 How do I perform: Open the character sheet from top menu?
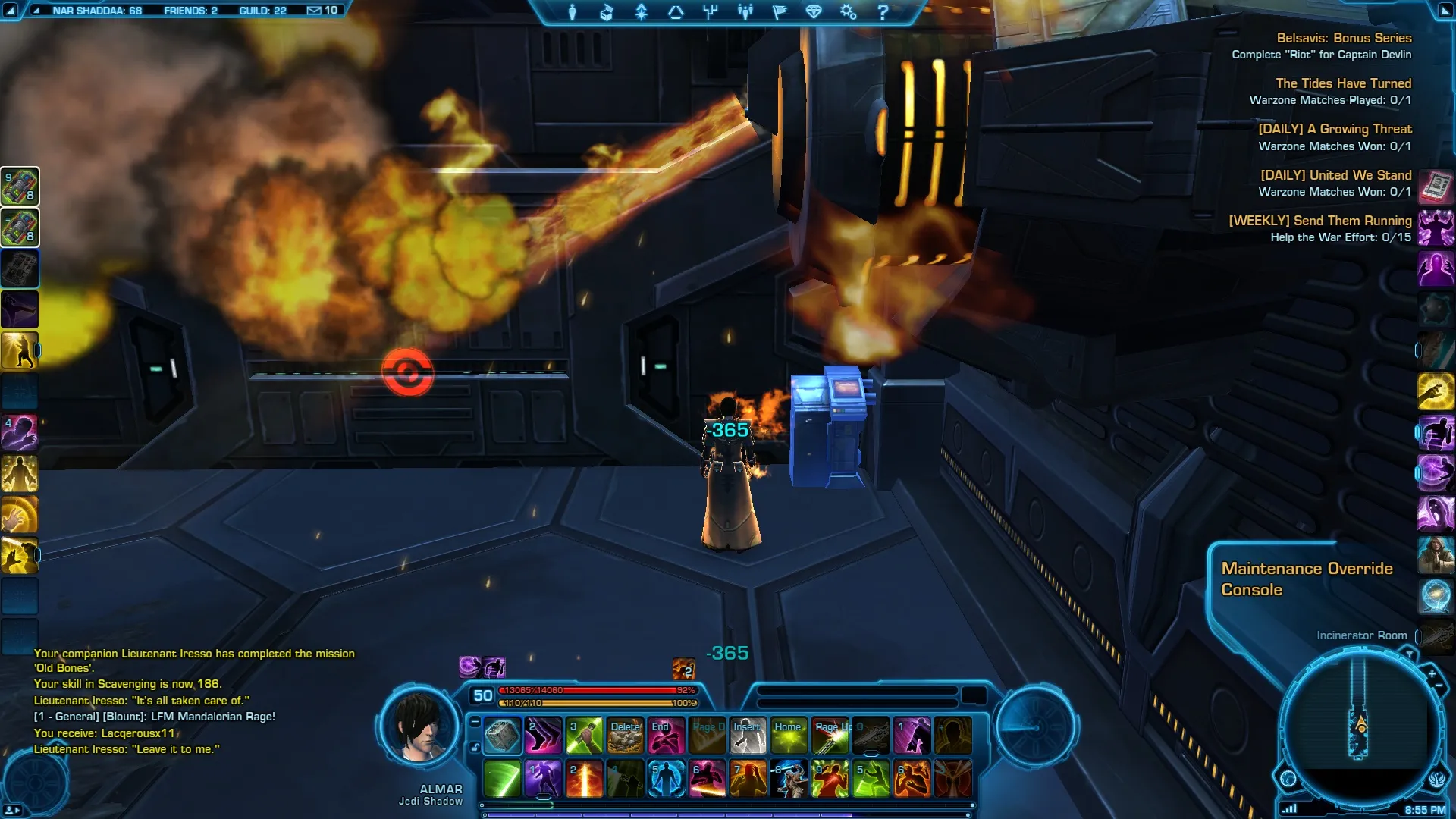(x=573, y=12)
